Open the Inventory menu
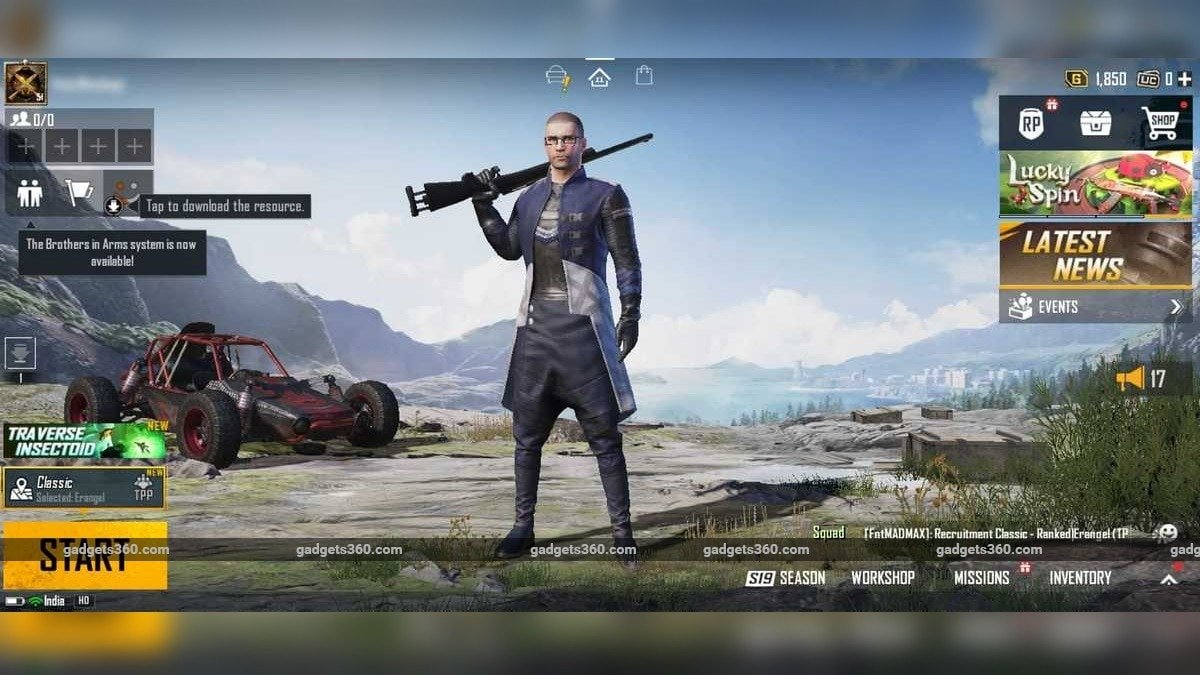The width and height of the screenshot is (1200, 675). [x=1080, y=578]
